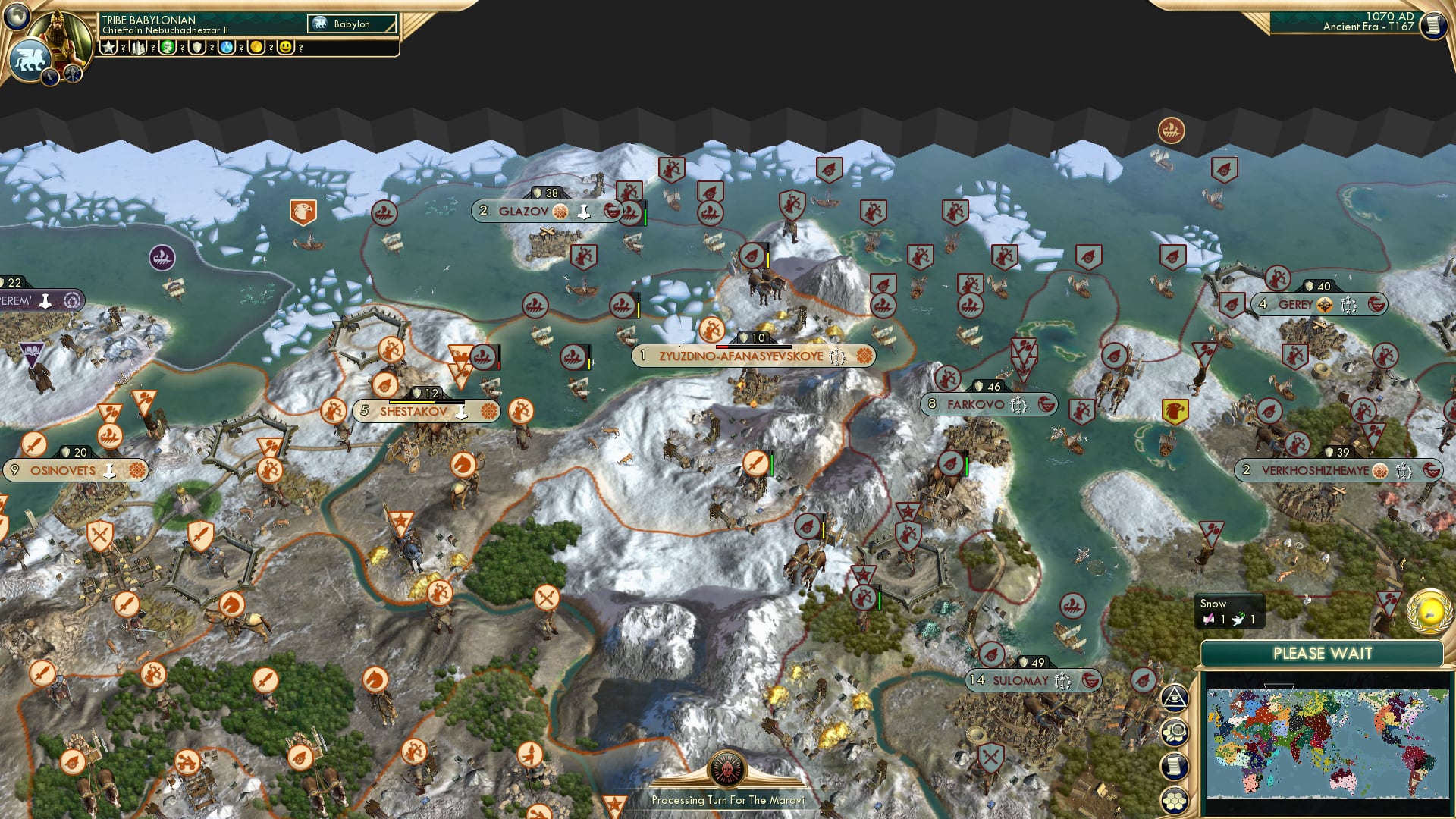The width and height of the screenshot is (1456, 819).
Task: Toggle strategic view with the magnifier hex icon
Action: click(x=1175, y=731)
